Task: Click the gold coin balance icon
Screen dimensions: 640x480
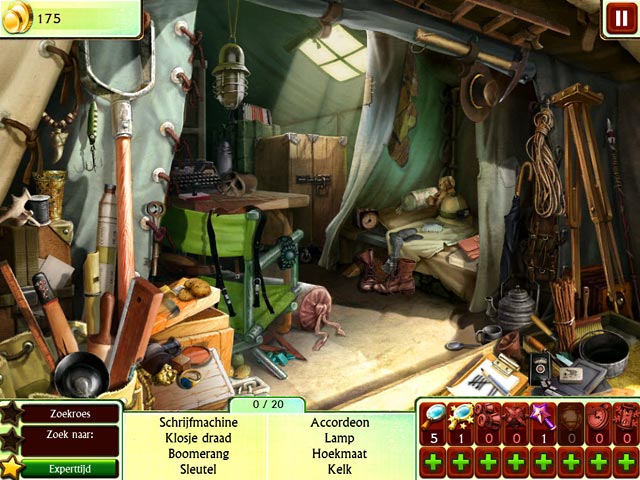Action: pos(17,18)
